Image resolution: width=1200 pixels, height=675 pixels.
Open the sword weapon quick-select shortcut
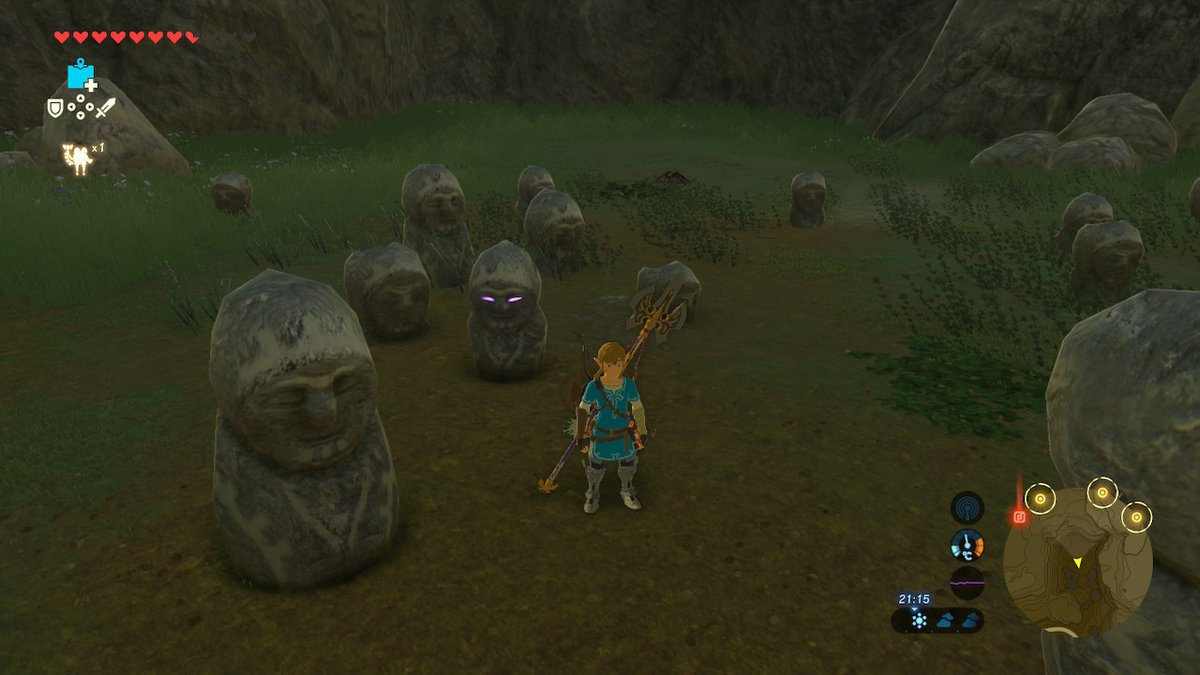(x=106, y=107)
